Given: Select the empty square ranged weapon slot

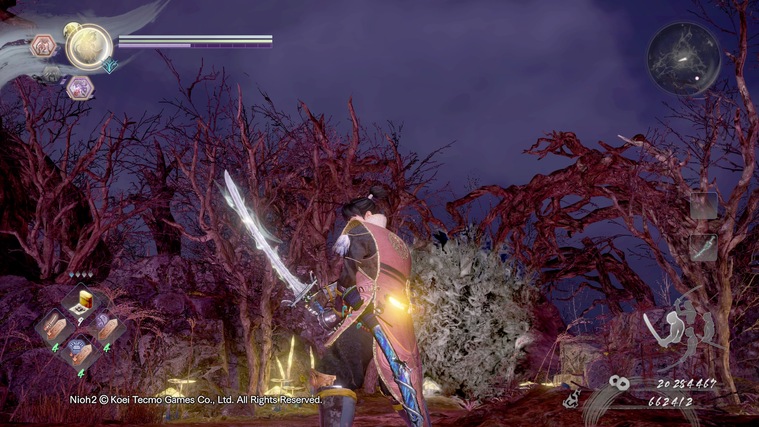Looking at the screenshot, I should pyautogui.click(x=703, y=205).
